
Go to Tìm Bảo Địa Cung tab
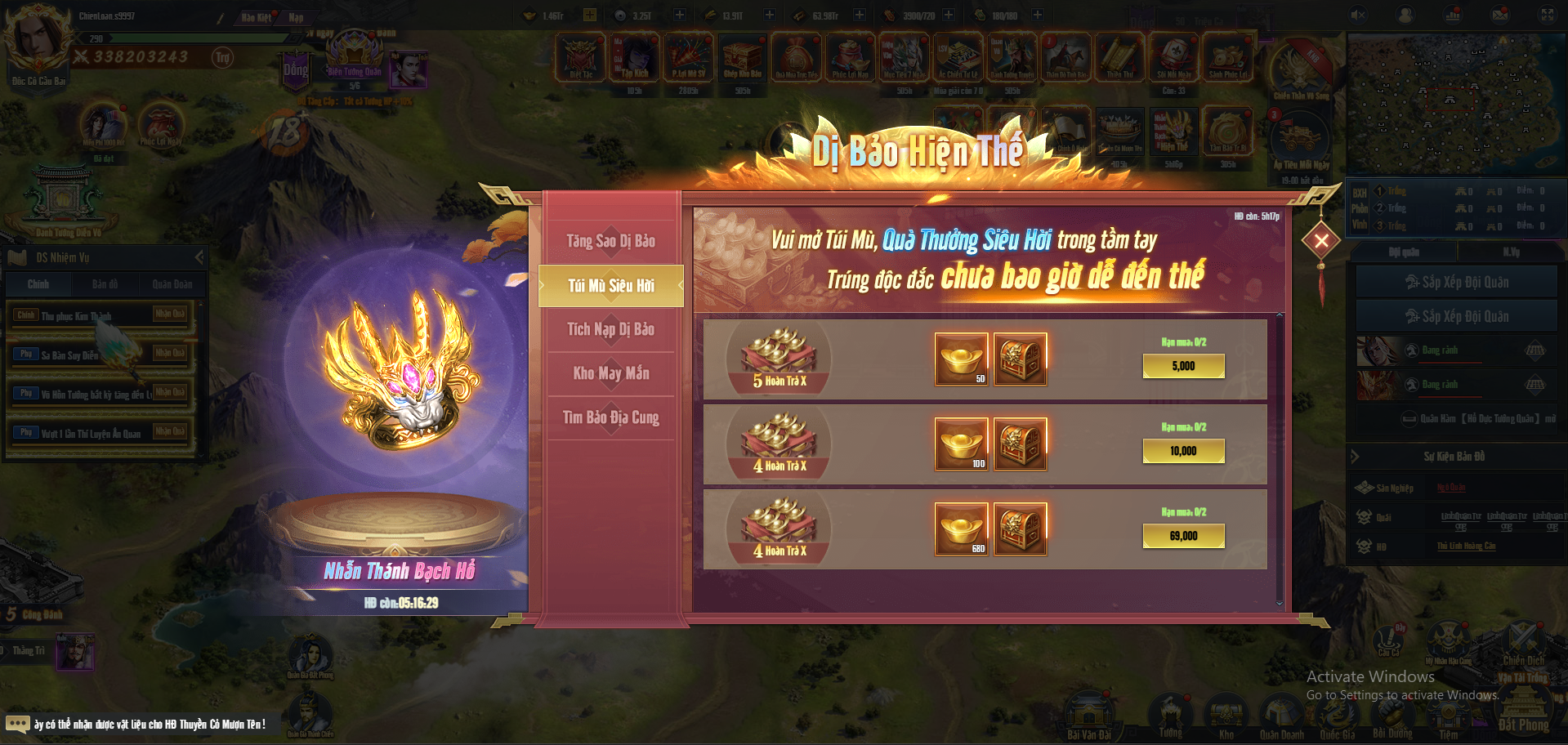[611, 417]
